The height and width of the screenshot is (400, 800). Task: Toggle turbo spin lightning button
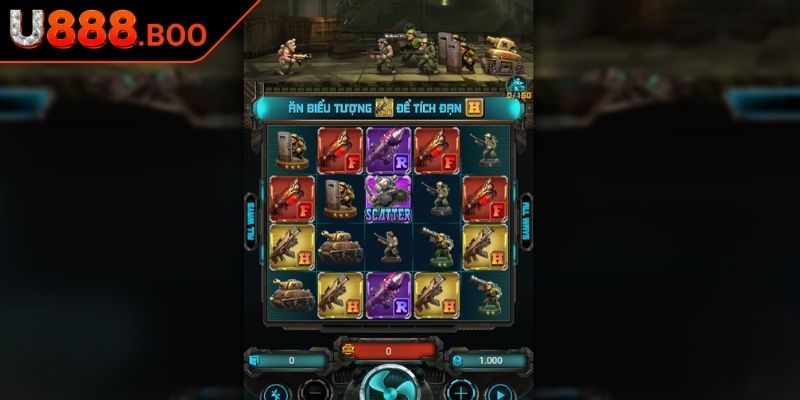(275, 391)
